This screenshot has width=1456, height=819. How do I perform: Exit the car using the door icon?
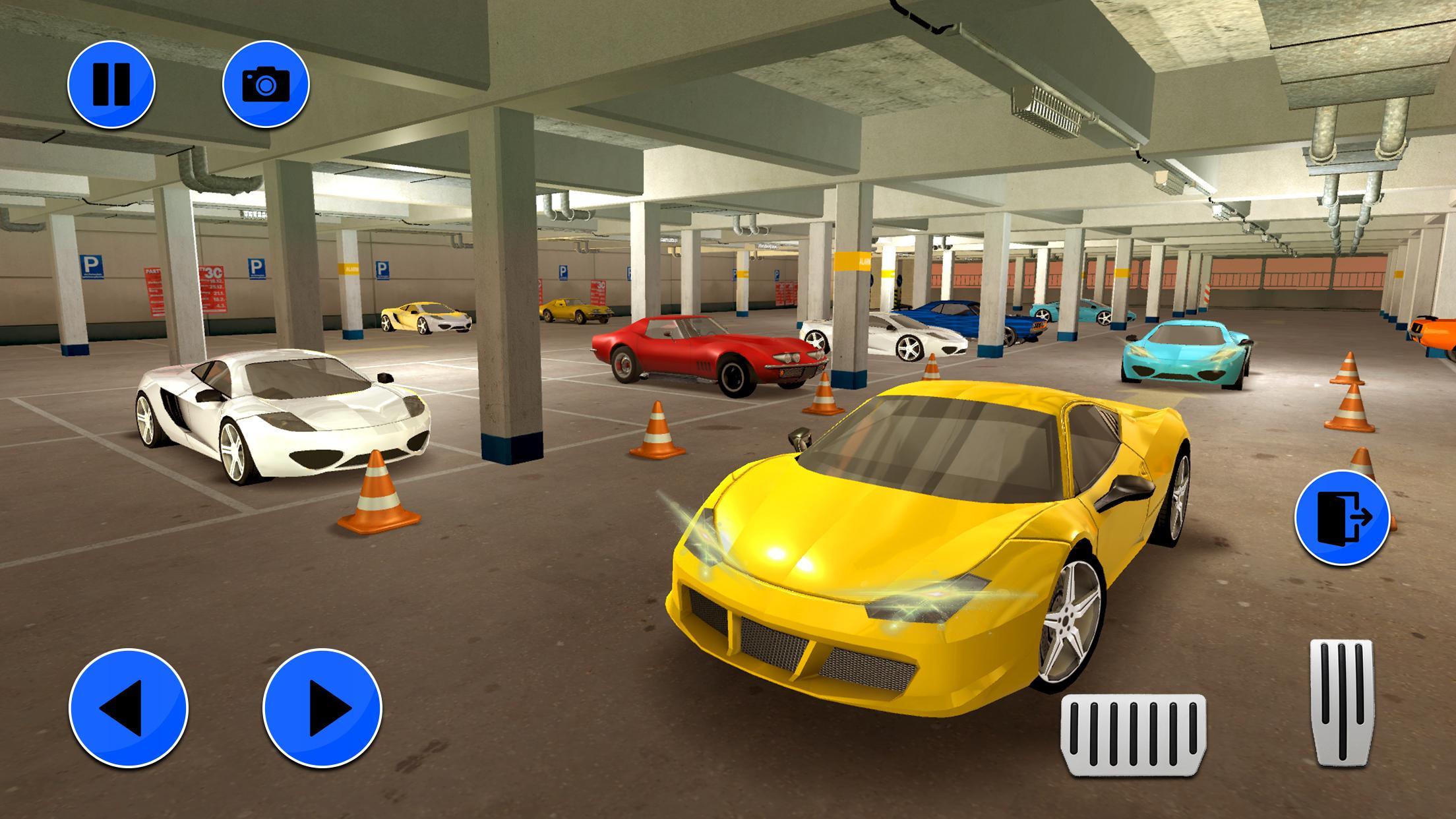(x=1342, y=517)
